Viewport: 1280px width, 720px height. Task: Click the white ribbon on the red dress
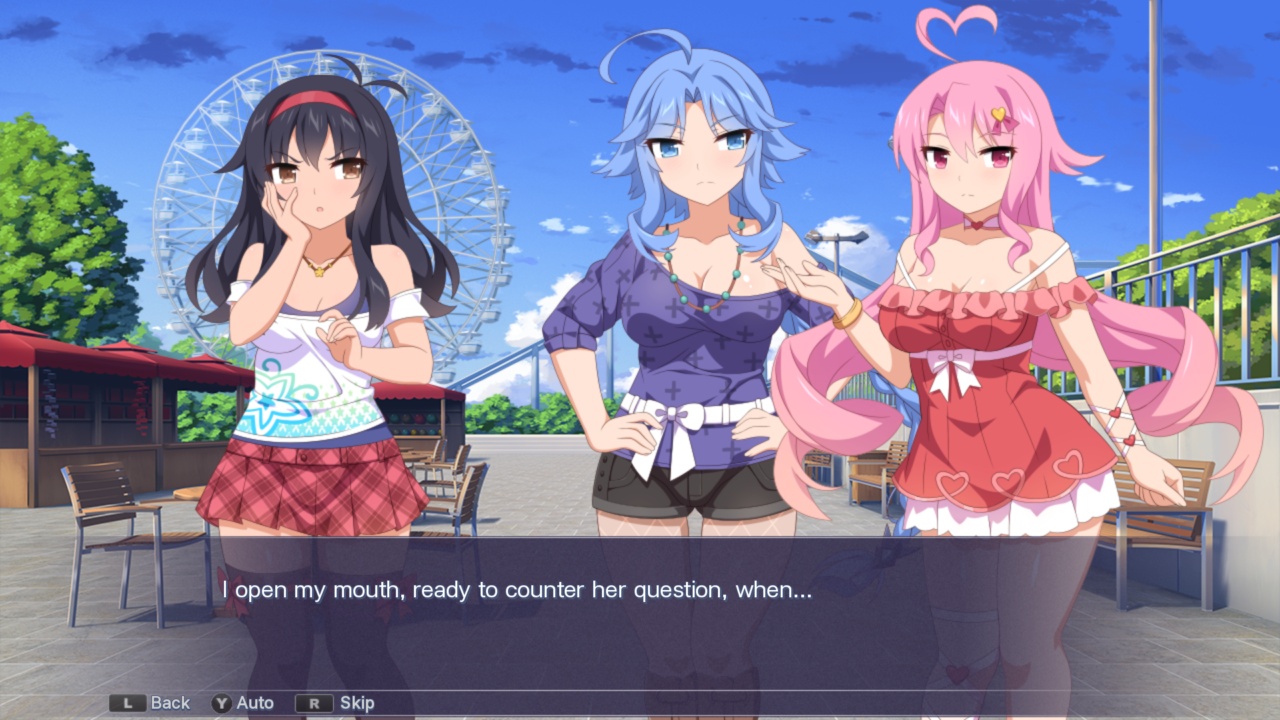950,360
